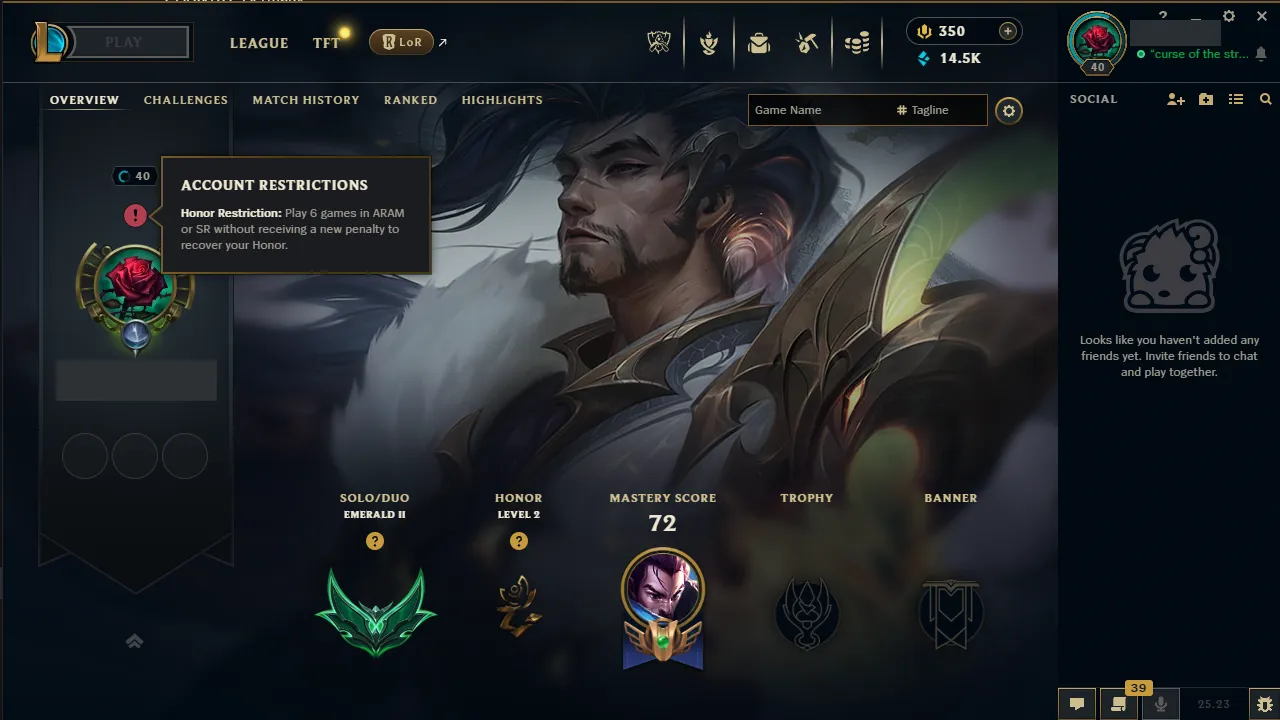
Task: Collapse the rank banner with the chevron
Action: pos(135,641)
